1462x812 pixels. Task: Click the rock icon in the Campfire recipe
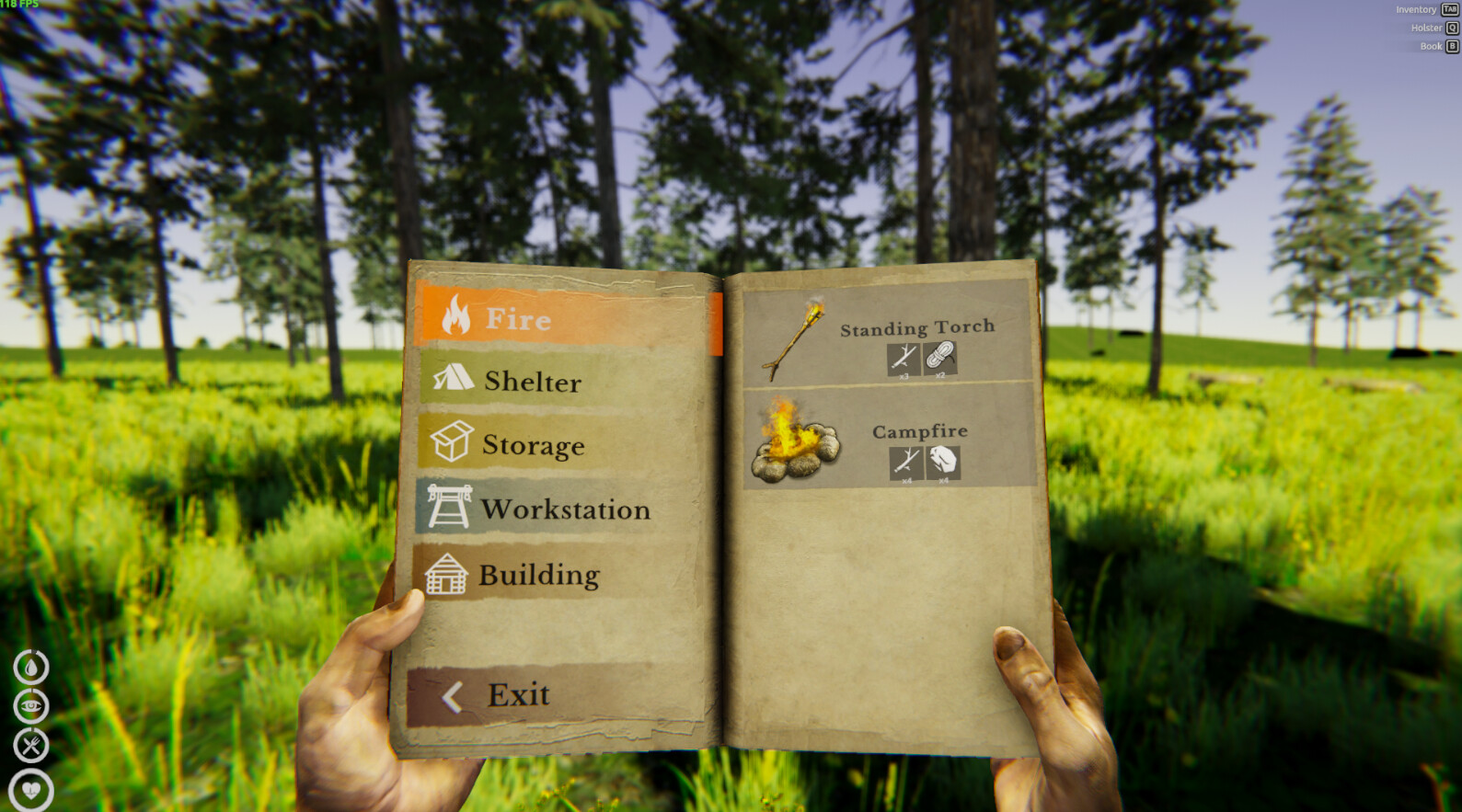(942, 463)
